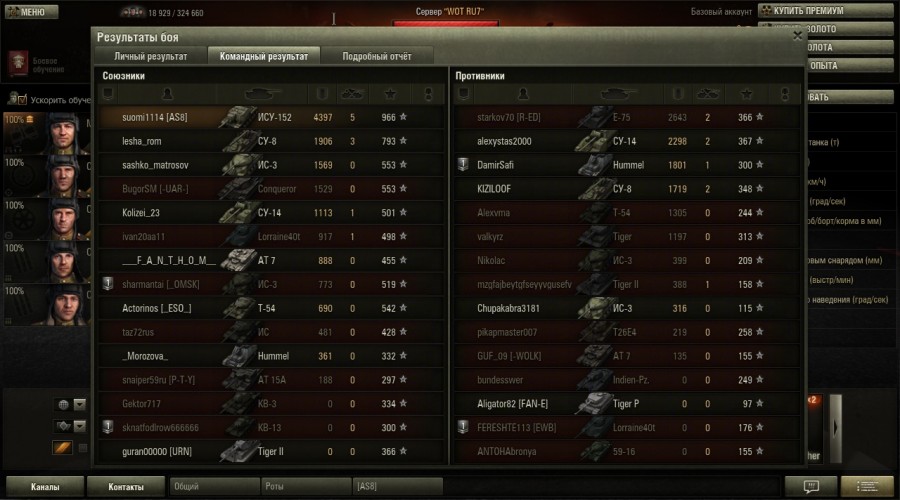Open the Подробный отчёт tab
This screenshot has height=500, width=900.
[378, 56]
